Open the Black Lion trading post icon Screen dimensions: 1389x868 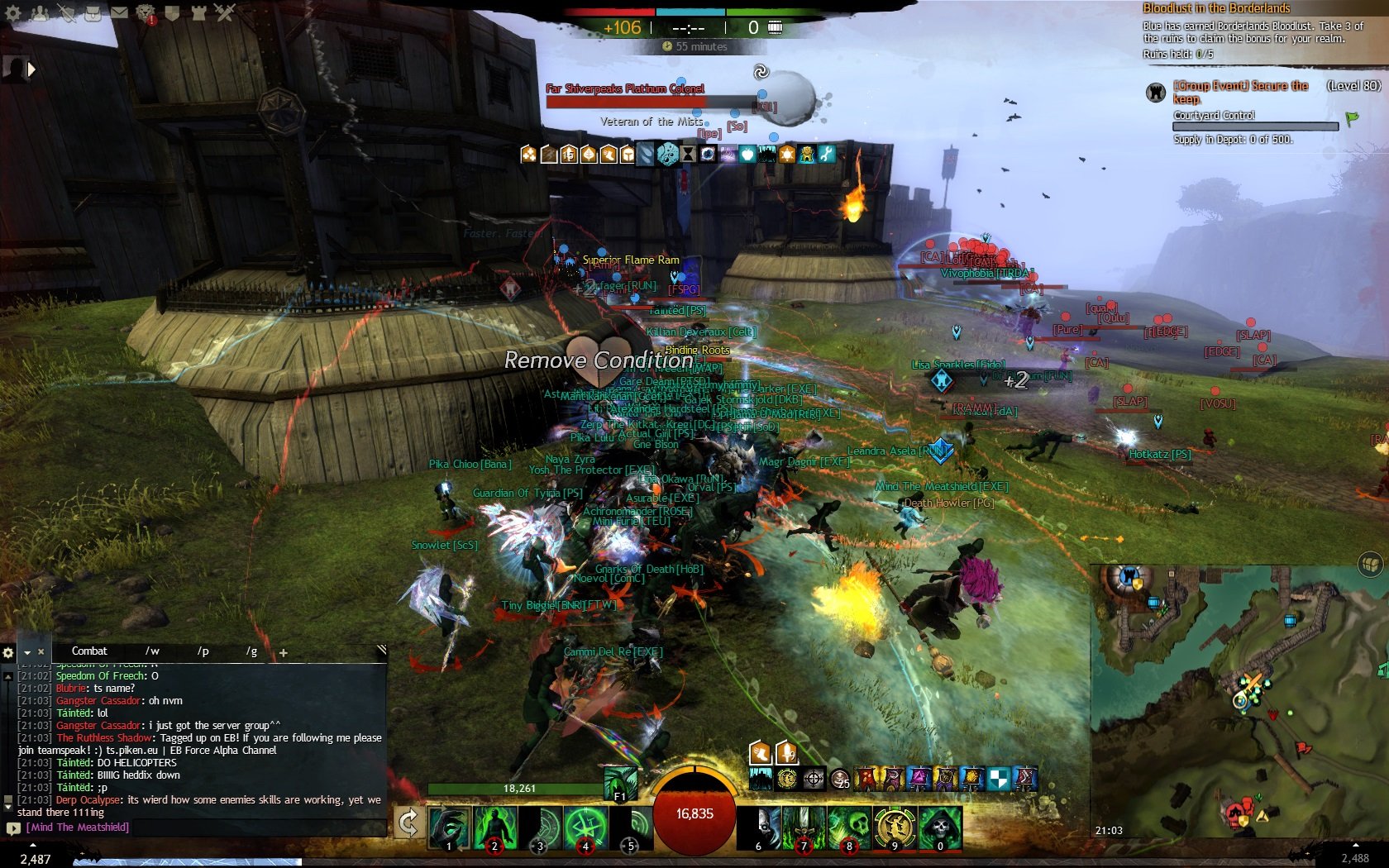[x=146, y=12]
